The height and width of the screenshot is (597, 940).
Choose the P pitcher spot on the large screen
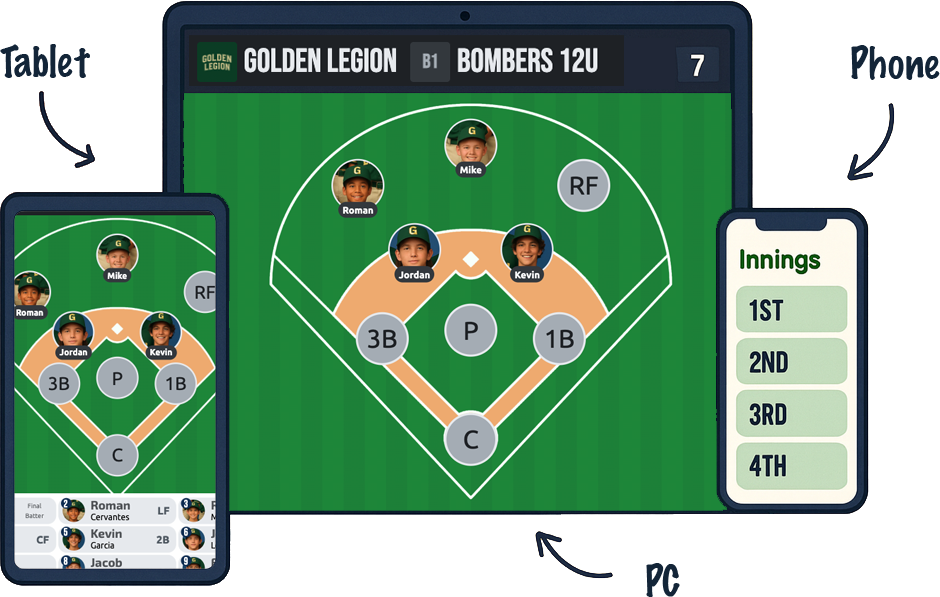470,330
